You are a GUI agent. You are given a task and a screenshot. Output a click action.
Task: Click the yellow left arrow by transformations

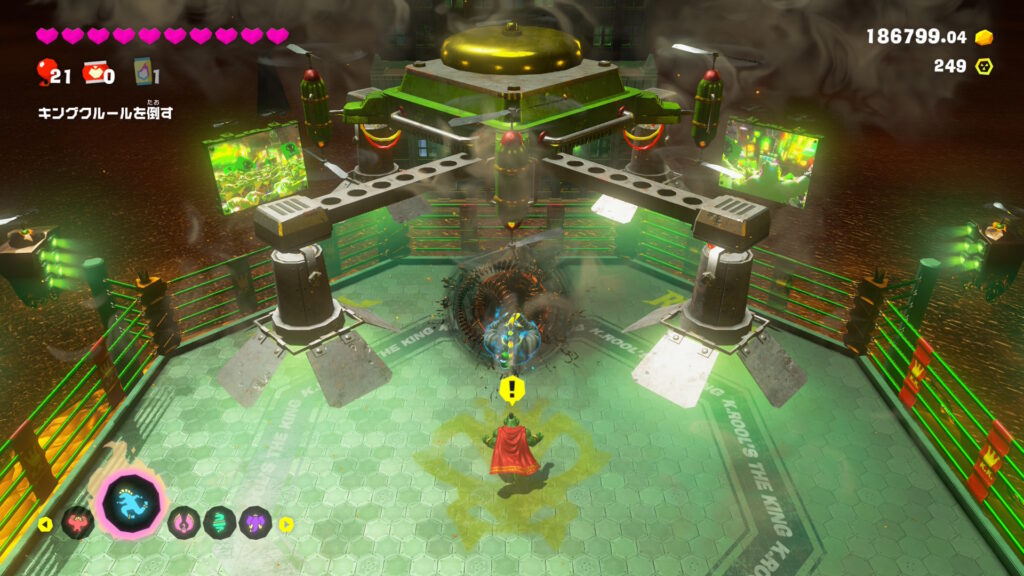[x=44, y=523]
